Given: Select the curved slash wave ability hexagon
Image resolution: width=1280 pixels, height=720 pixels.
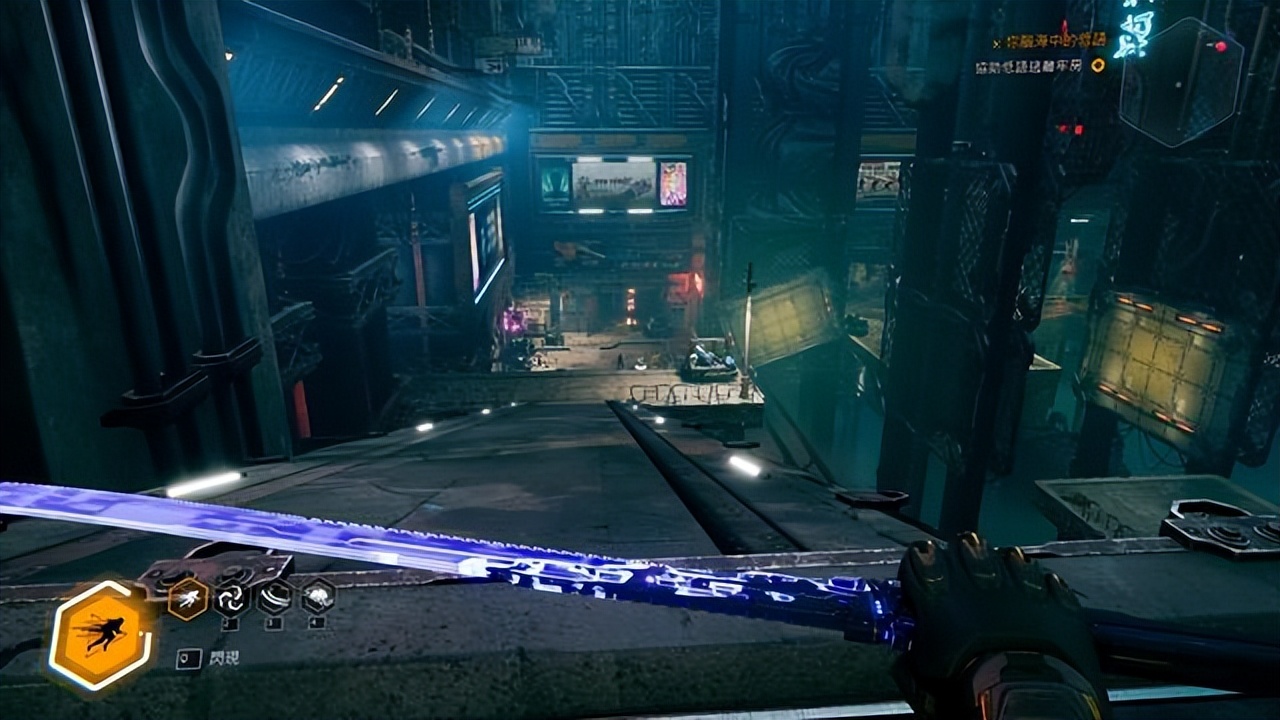Looking at the screenshot, I should click(274, 598).
